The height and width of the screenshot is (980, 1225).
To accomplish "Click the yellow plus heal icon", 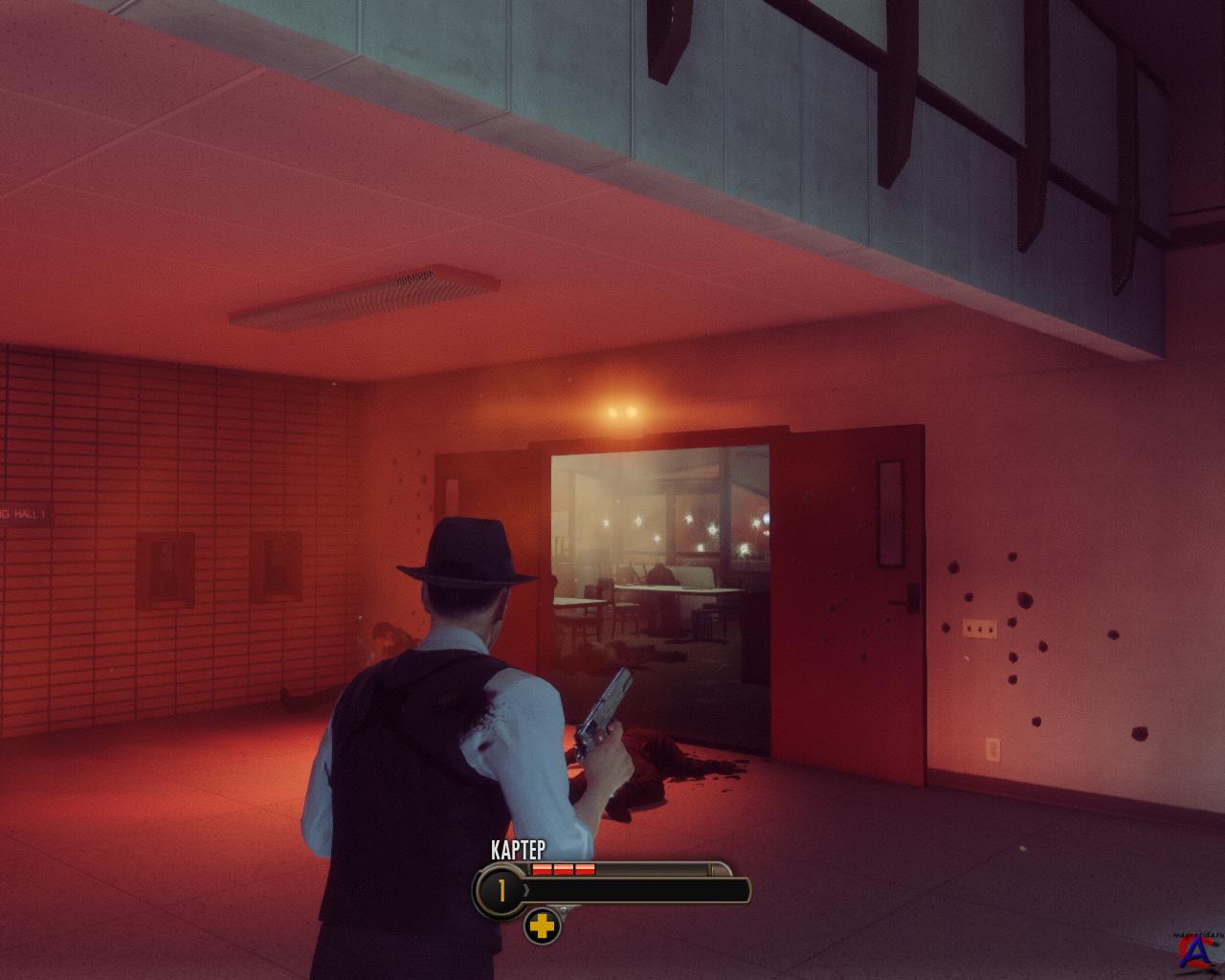I will [542, 926].
